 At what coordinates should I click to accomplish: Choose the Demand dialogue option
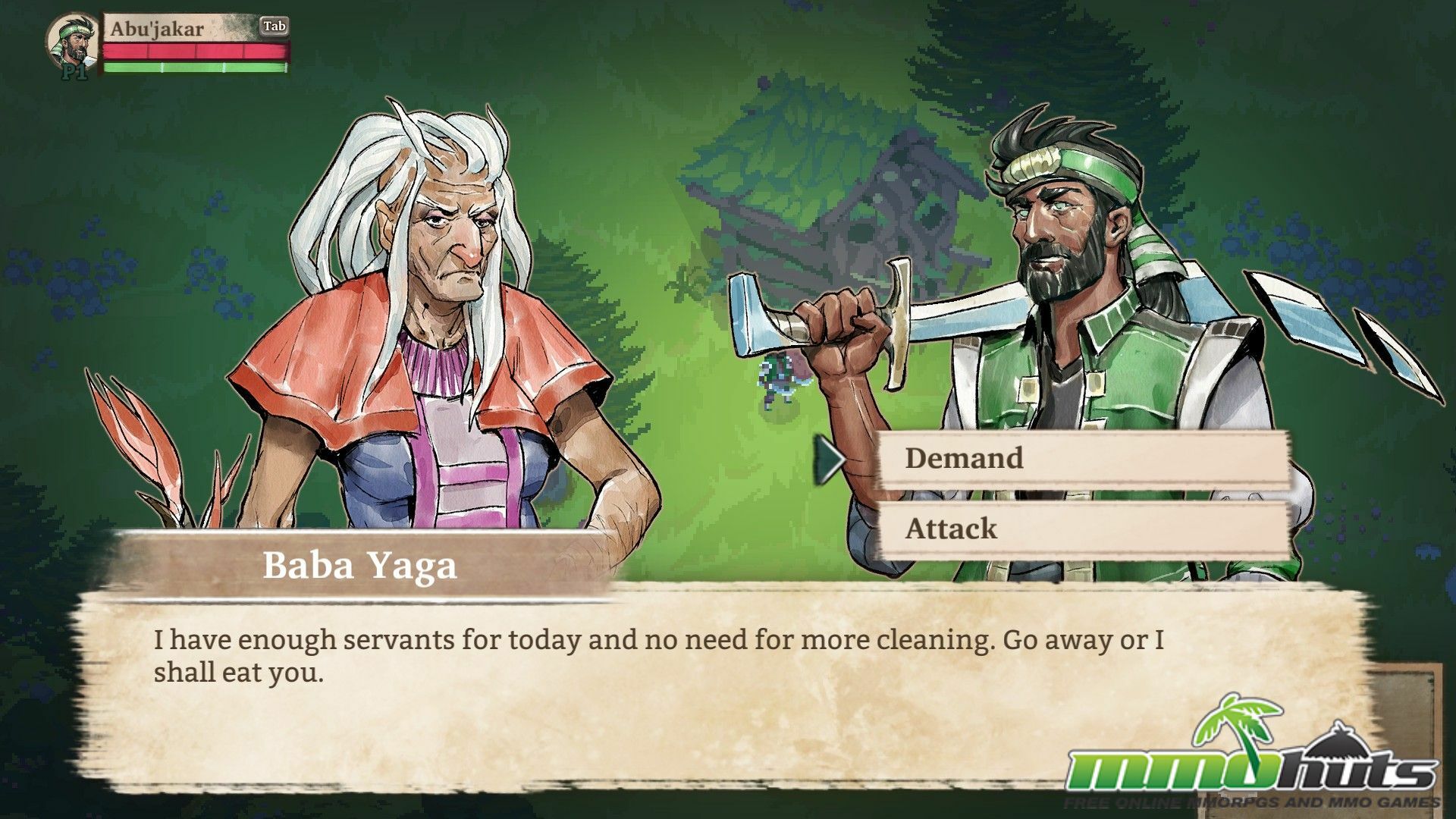pyautogui.click(x=1083, y=459)
